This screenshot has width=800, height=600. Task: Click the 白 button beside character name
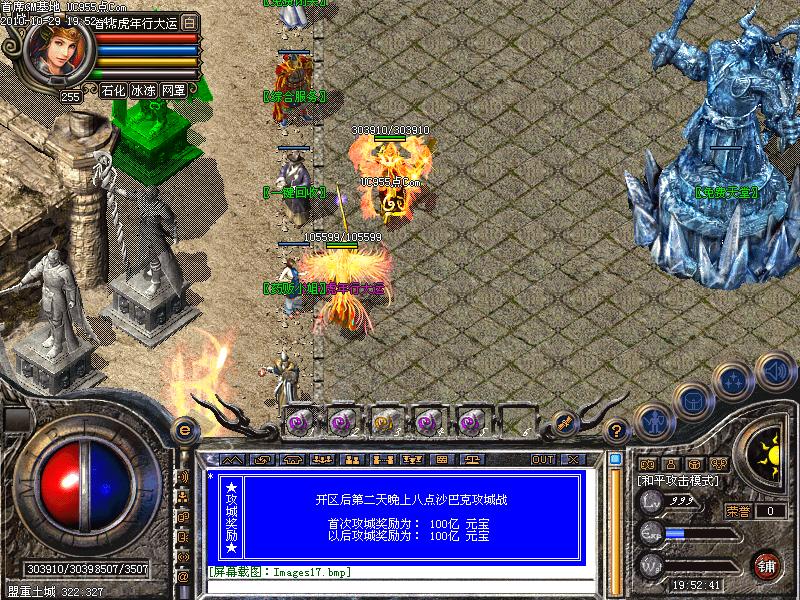coord(190,22)
